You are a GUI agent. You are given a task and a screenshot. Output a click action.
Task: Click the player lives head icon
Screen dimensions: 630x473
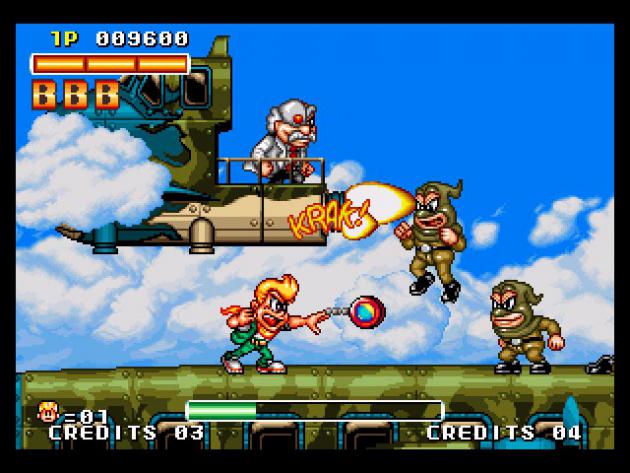(46, 411)
